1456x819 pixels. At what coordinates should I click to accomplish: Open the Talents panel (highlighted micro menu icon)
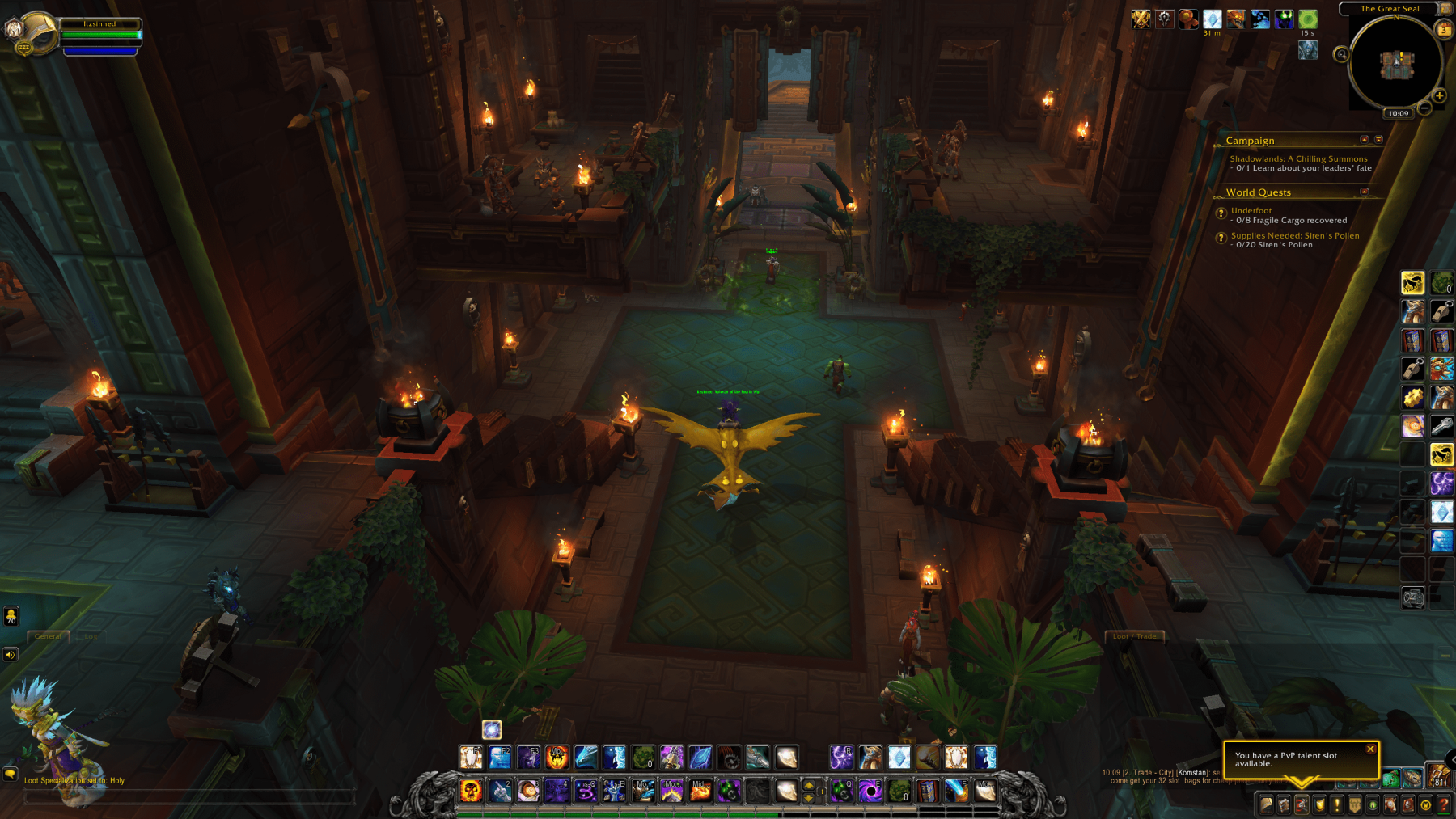coord(1302,805)
